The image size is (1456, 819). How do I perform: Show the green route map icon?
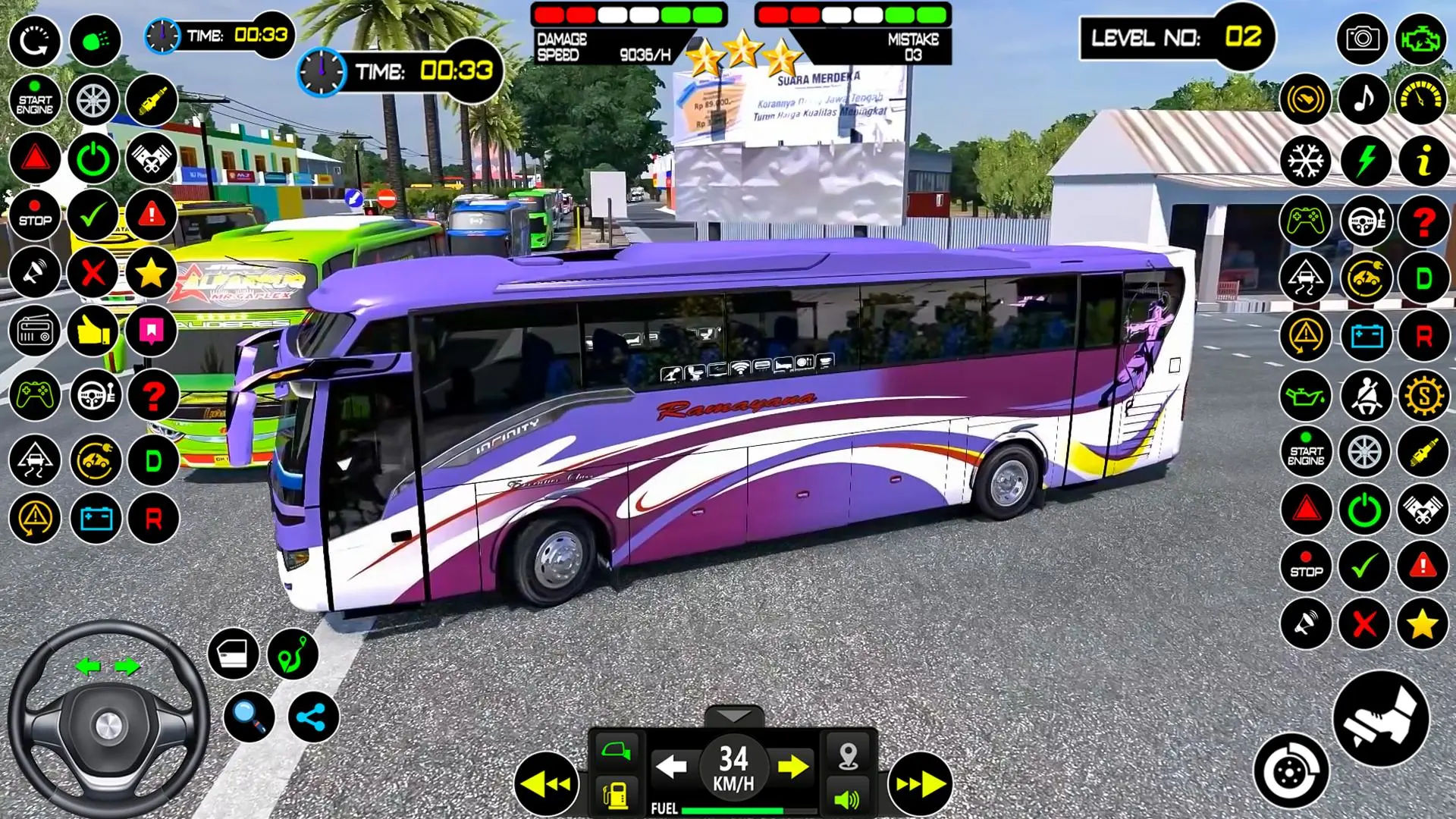pyautogui.click(x=293, y=654)
